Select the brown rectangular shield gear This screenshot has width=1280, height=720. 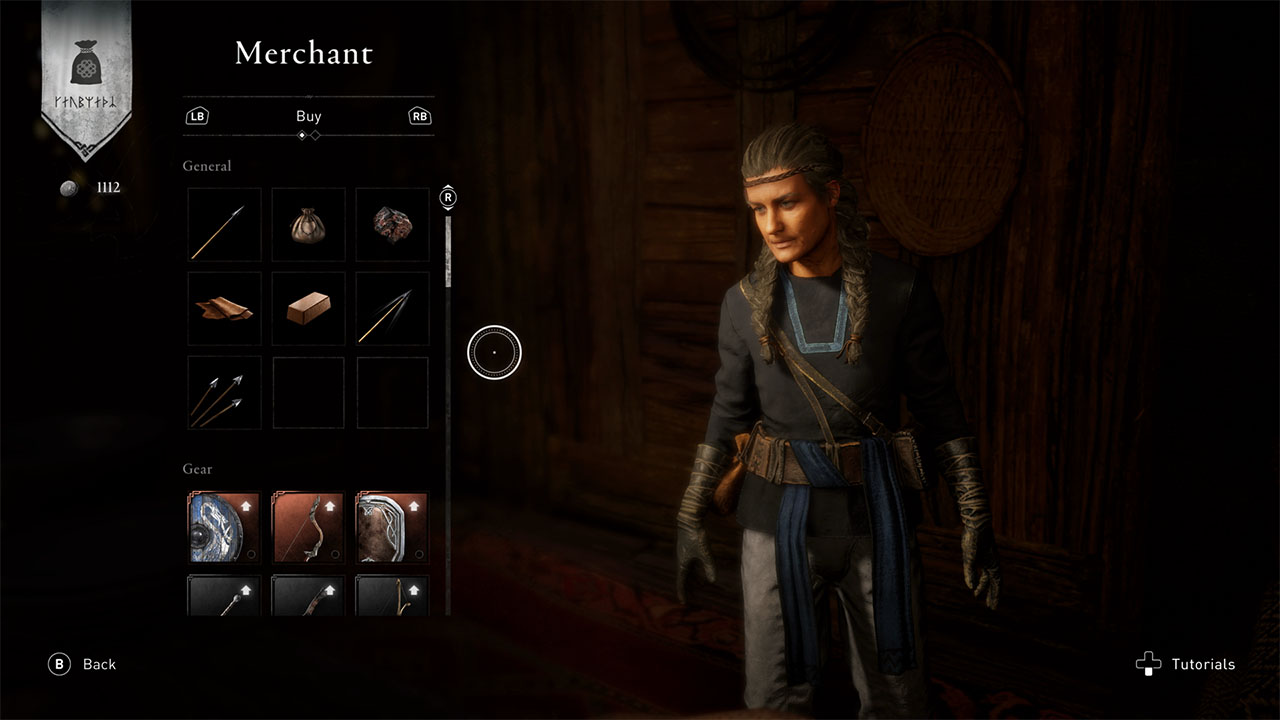coord(393,527)
